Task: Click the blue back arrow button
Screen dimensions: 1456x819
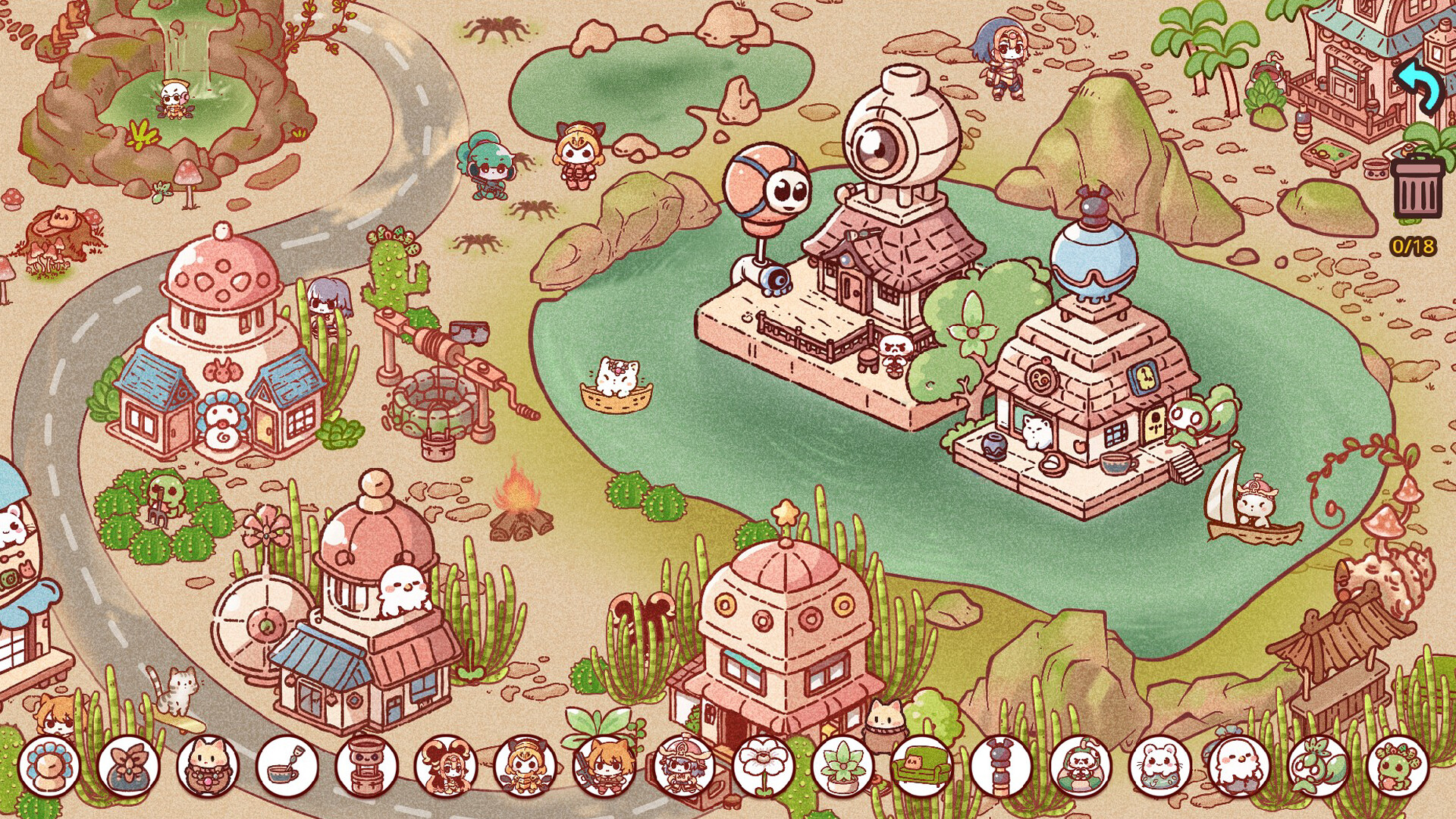Action: point(1419,86)
